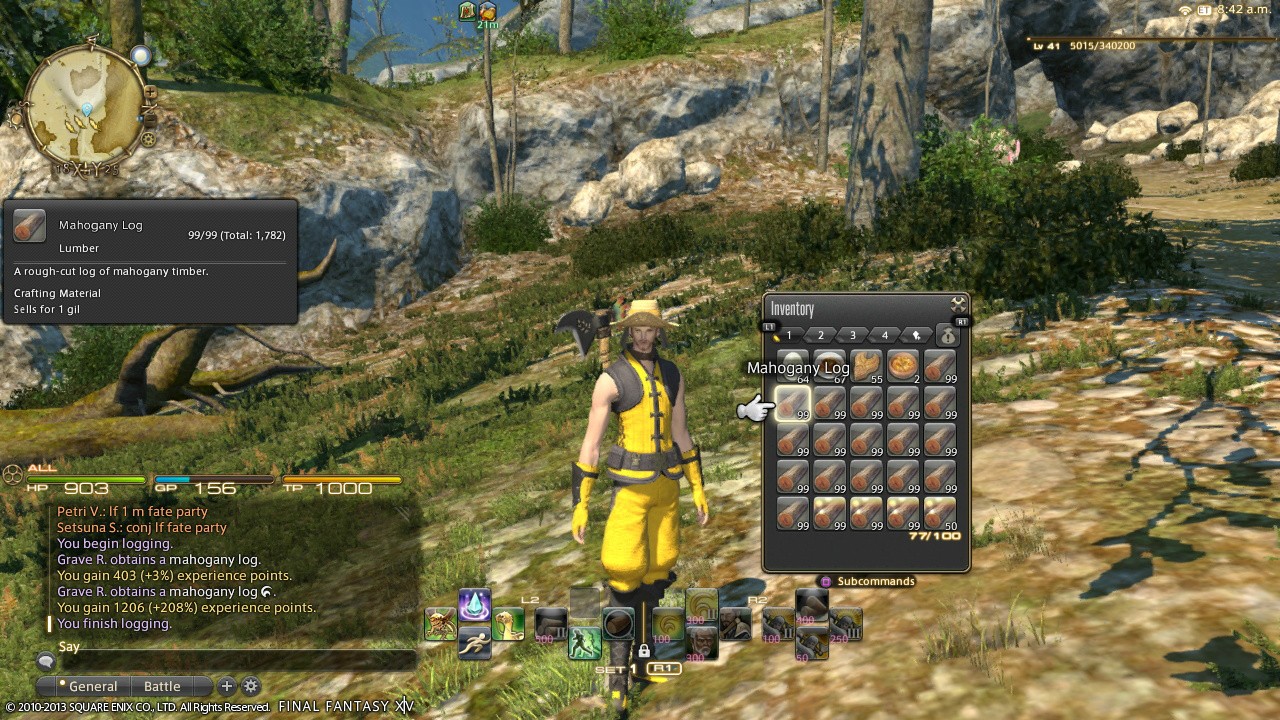
Task: Switch to the Battle chat tab
Action: tap(162, 686)
